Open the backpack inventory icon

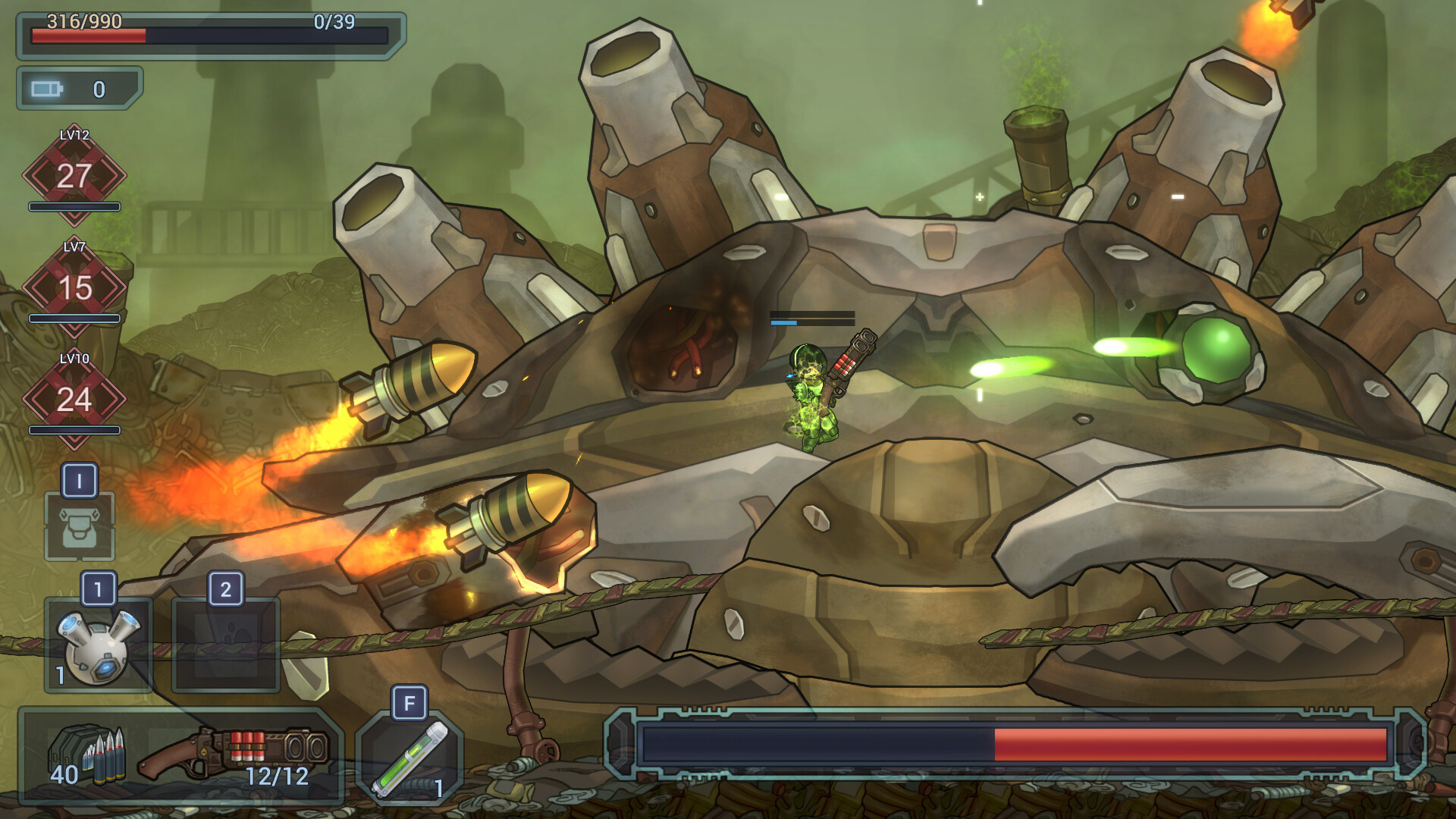coord(80,526)
